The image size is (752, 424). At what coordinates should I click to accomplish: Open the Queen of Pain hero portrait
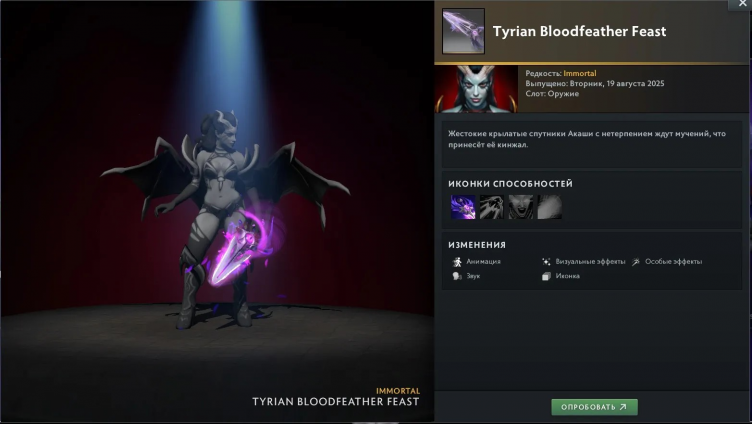click(477, 89)
